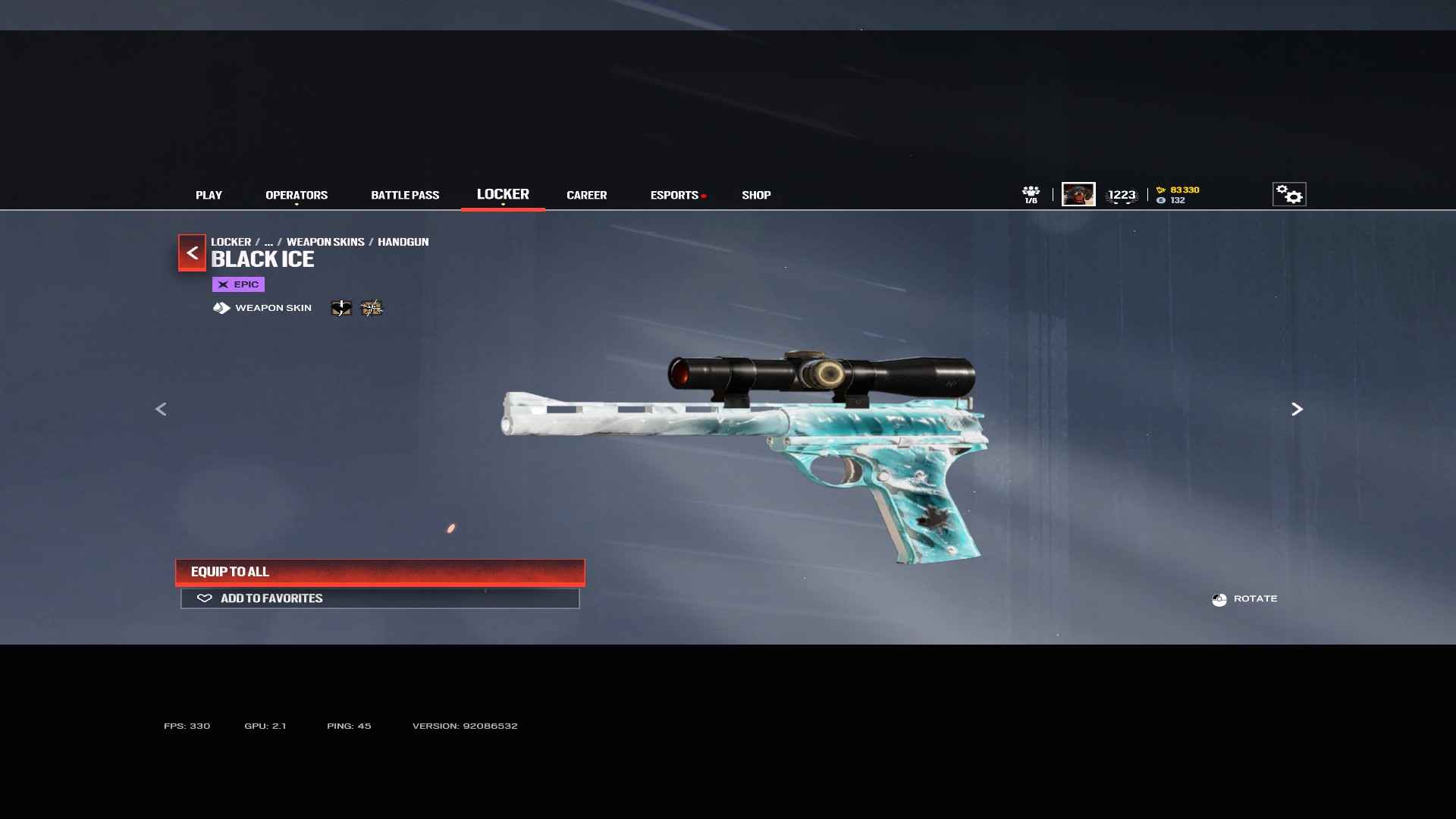The image size is (1456, 819).
Task: Show the previous weapon skin
Action: (161, 409)
